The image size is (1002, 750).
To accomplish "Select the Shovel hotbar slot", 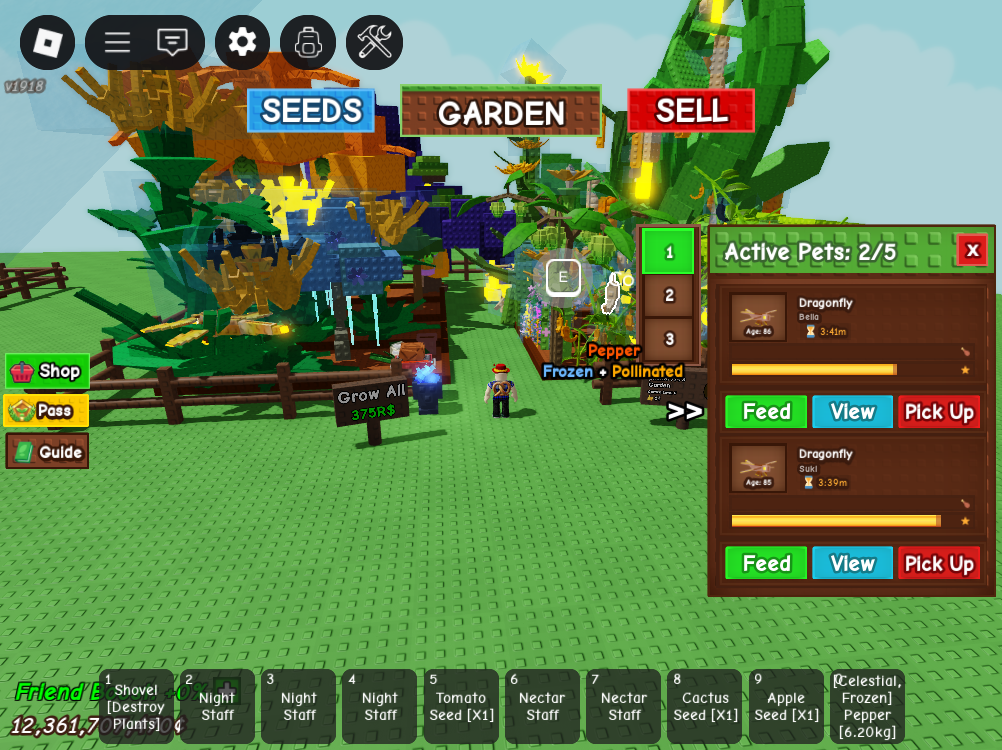I will point(136,707).
